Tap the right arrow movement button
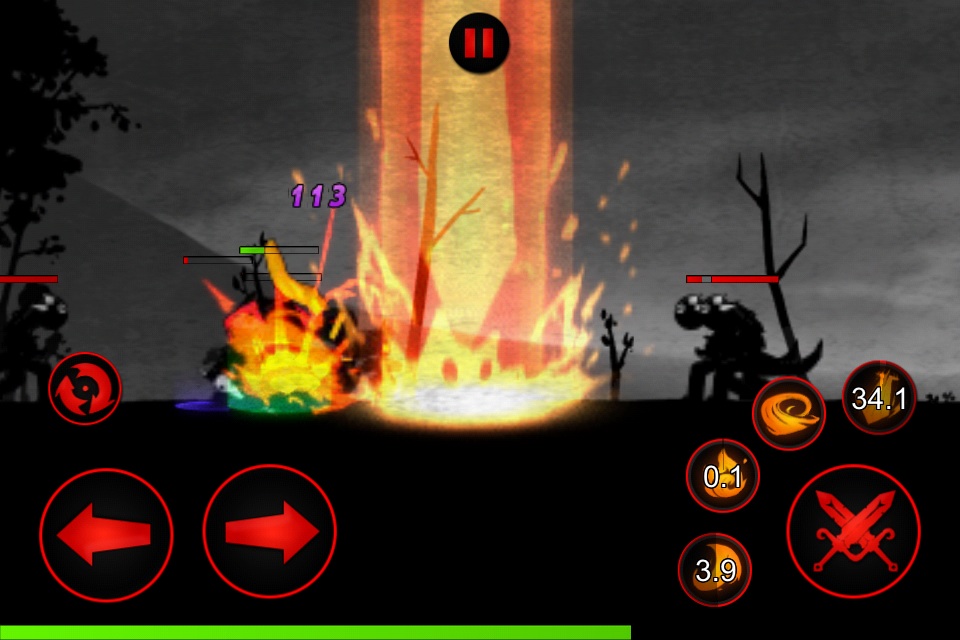The width and height of the screenshot is (960, 640). 269,534
